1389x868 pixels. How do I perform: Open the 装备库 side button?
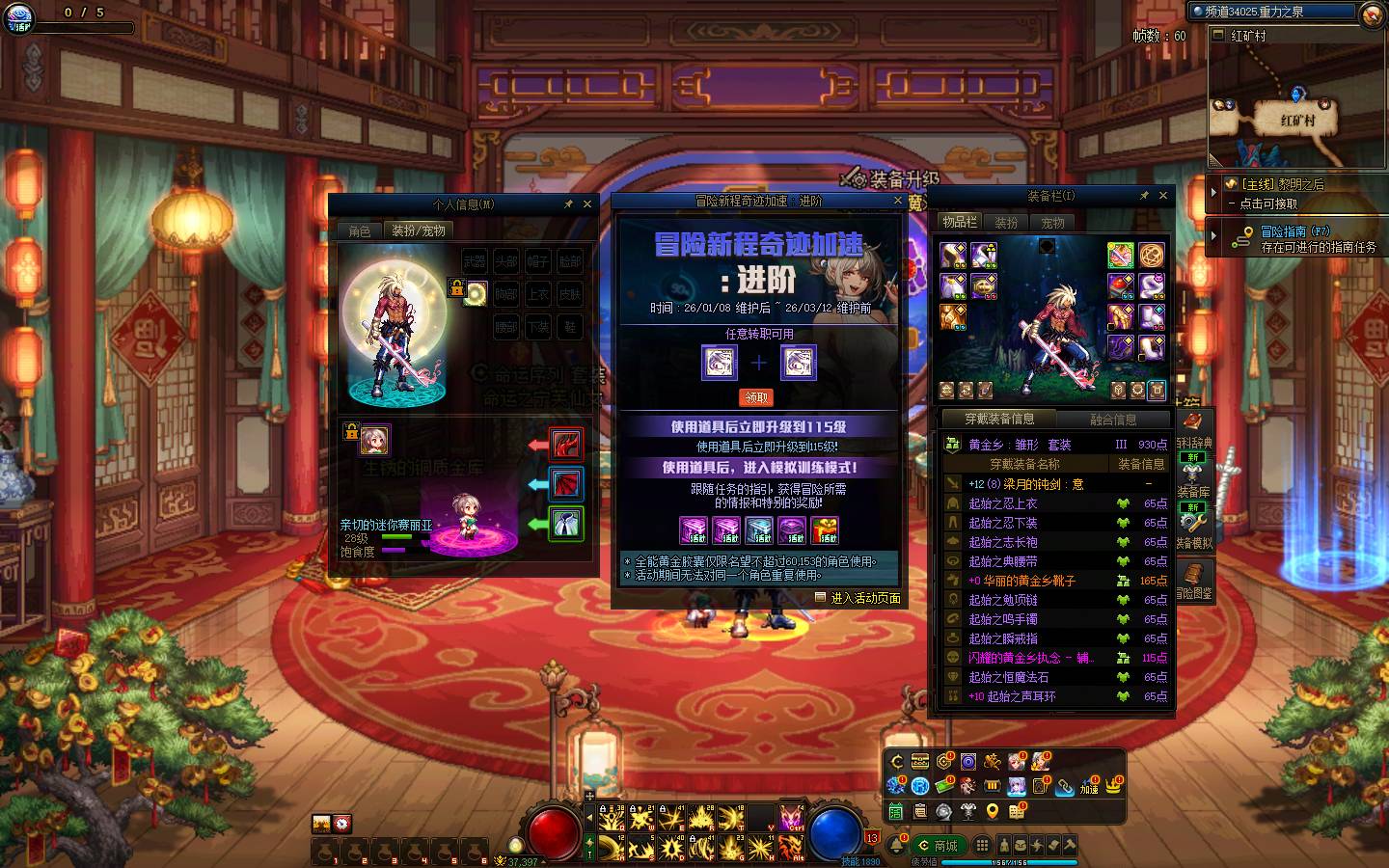point(1193,492)
